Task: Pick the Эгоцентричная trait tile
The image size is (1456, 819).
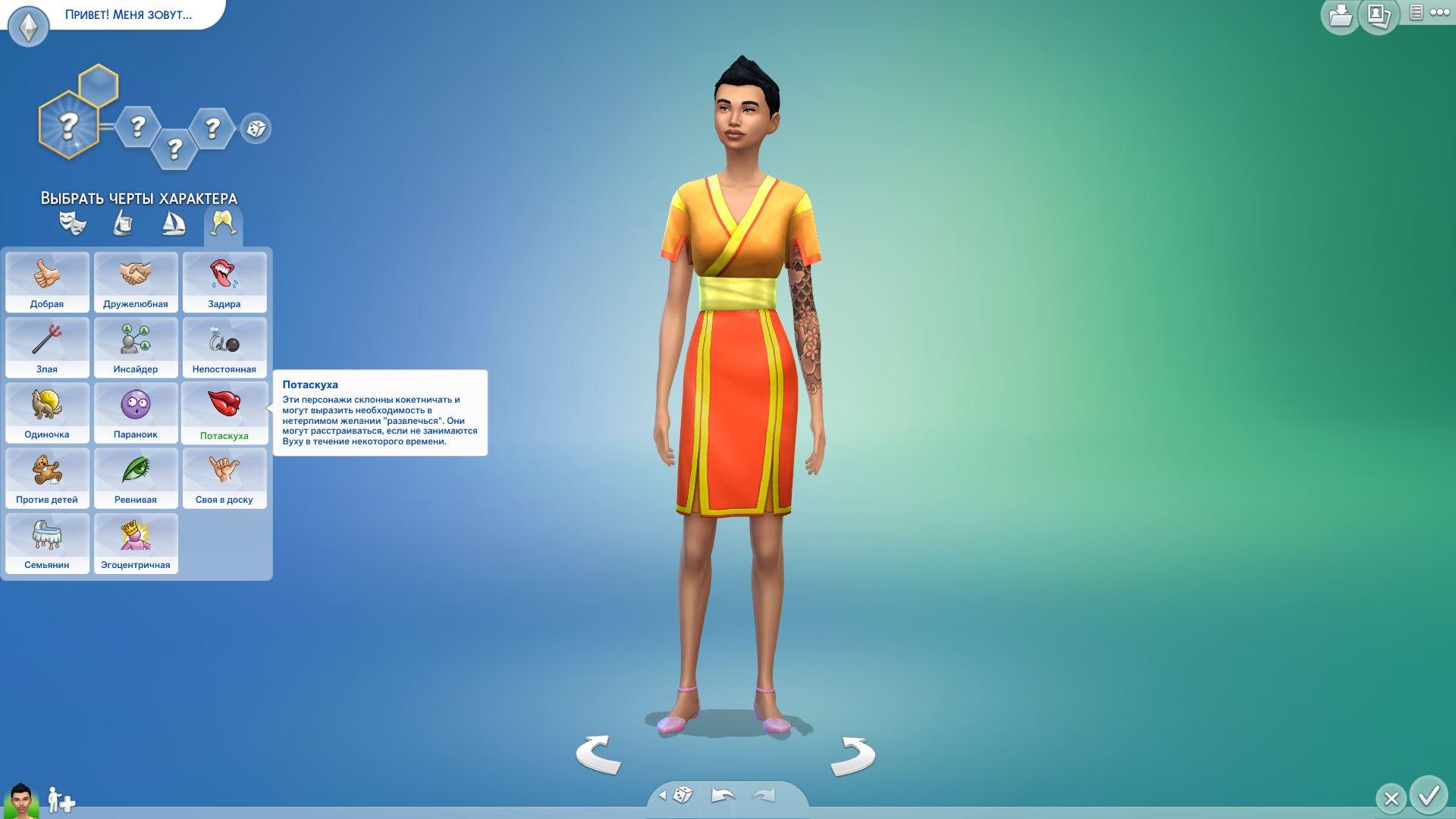Action: [x=136, y=543]
